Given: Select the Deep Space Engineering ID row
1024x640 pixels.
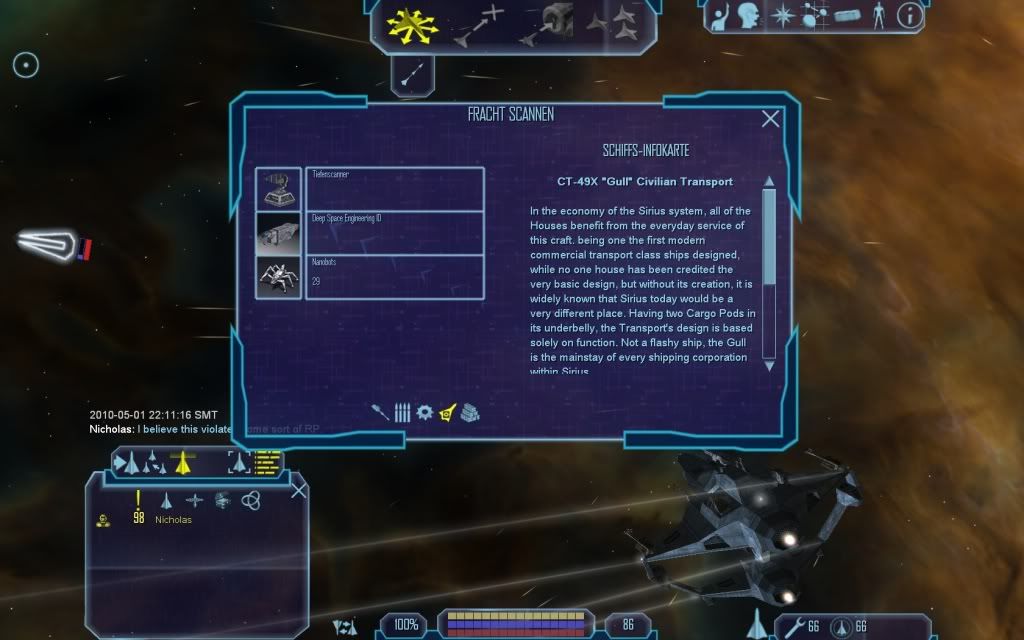Looking at the screenshot, I should pyautogui.click(x=394, y=233).
